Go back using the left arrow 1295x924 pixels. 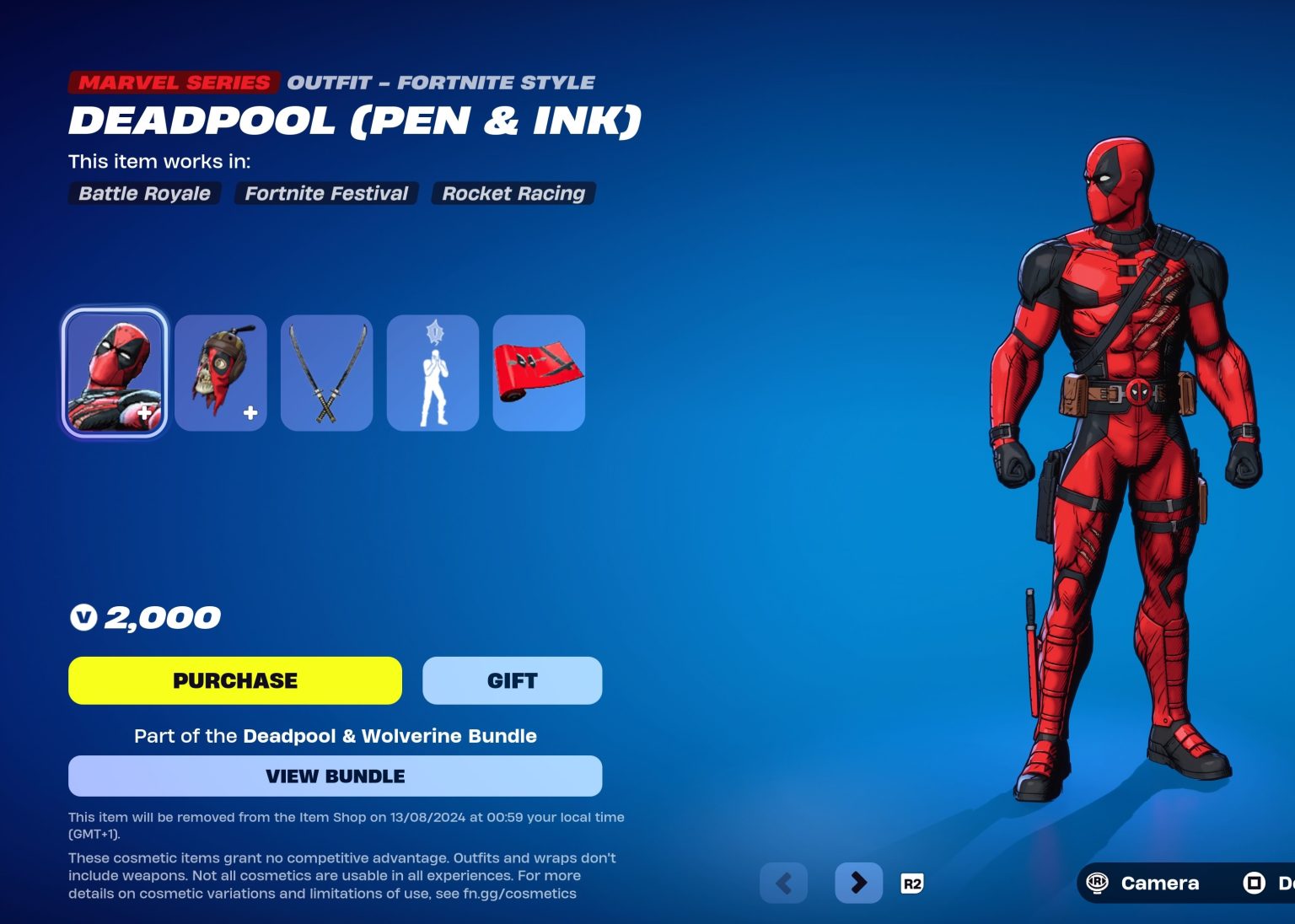(x=783, y=883)
